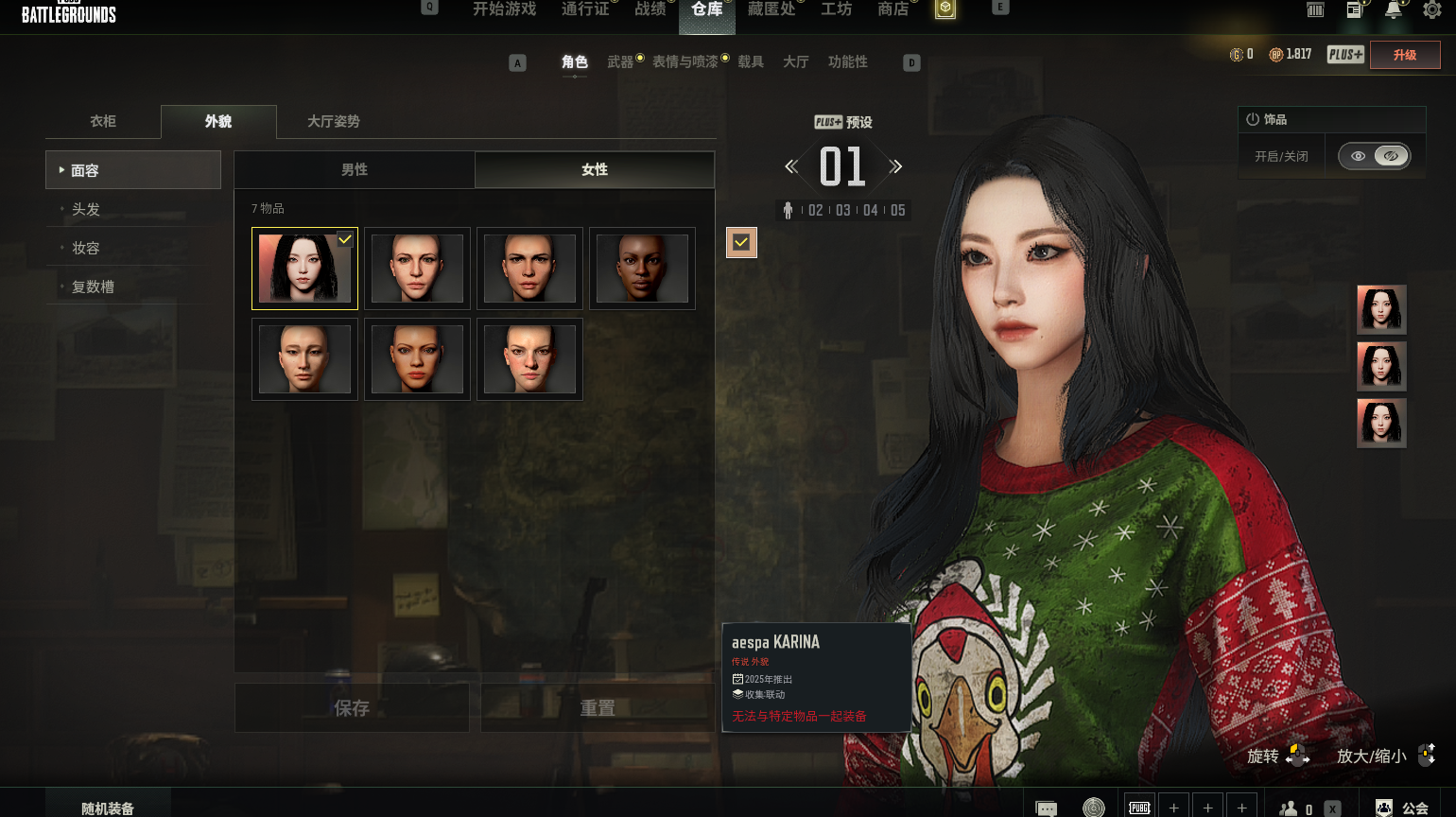Click the 升级 upgrade button
Image resolution: width=1456 pixels, height=817 pixels.
coord(1405,55)
